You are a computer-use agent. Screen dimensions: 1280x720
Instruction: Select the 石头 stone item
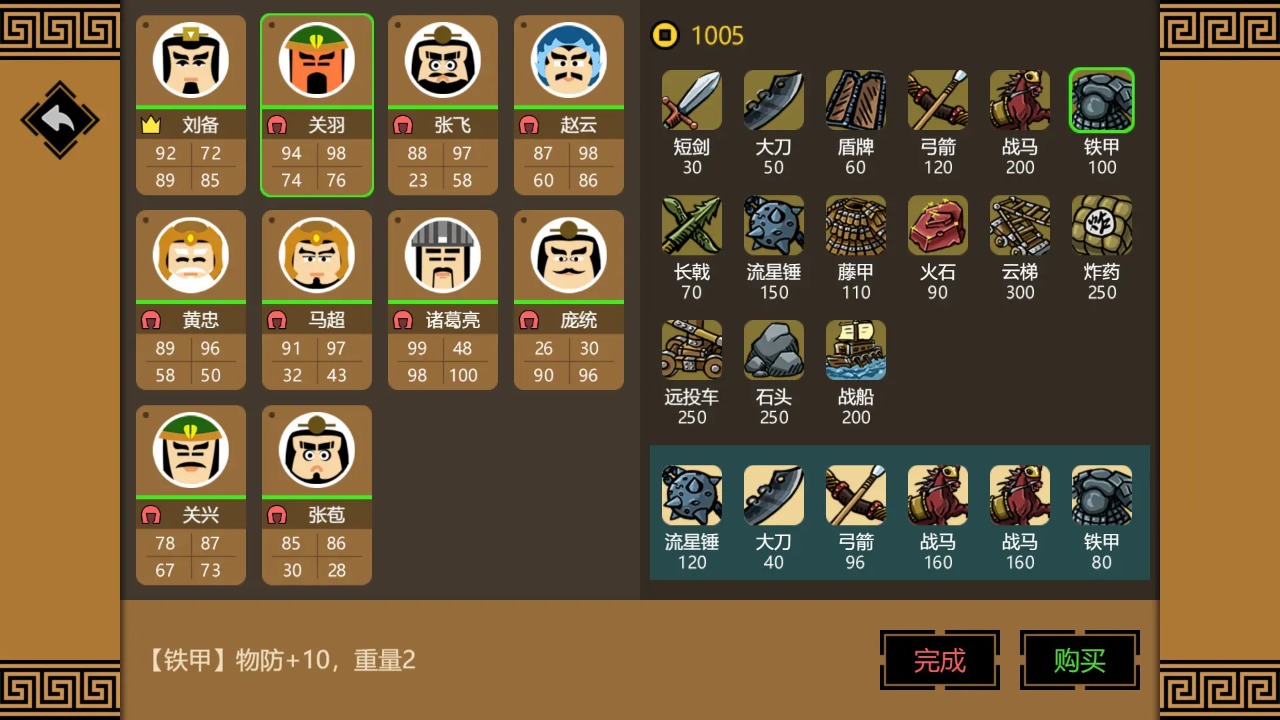tap(773, 350)
